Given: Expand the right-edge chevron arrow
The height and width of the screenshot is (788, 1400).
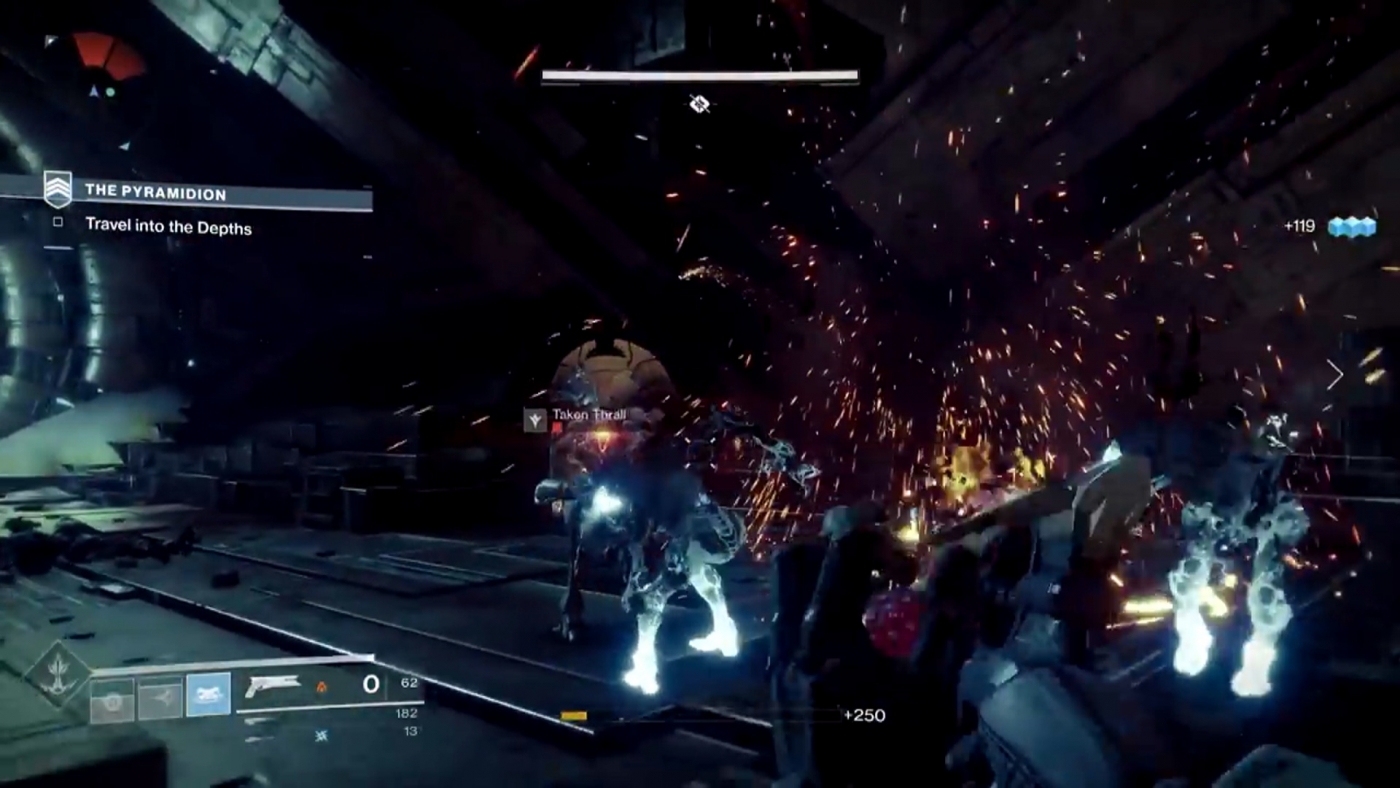Looking at the screenshot, I should point(1334,375).
